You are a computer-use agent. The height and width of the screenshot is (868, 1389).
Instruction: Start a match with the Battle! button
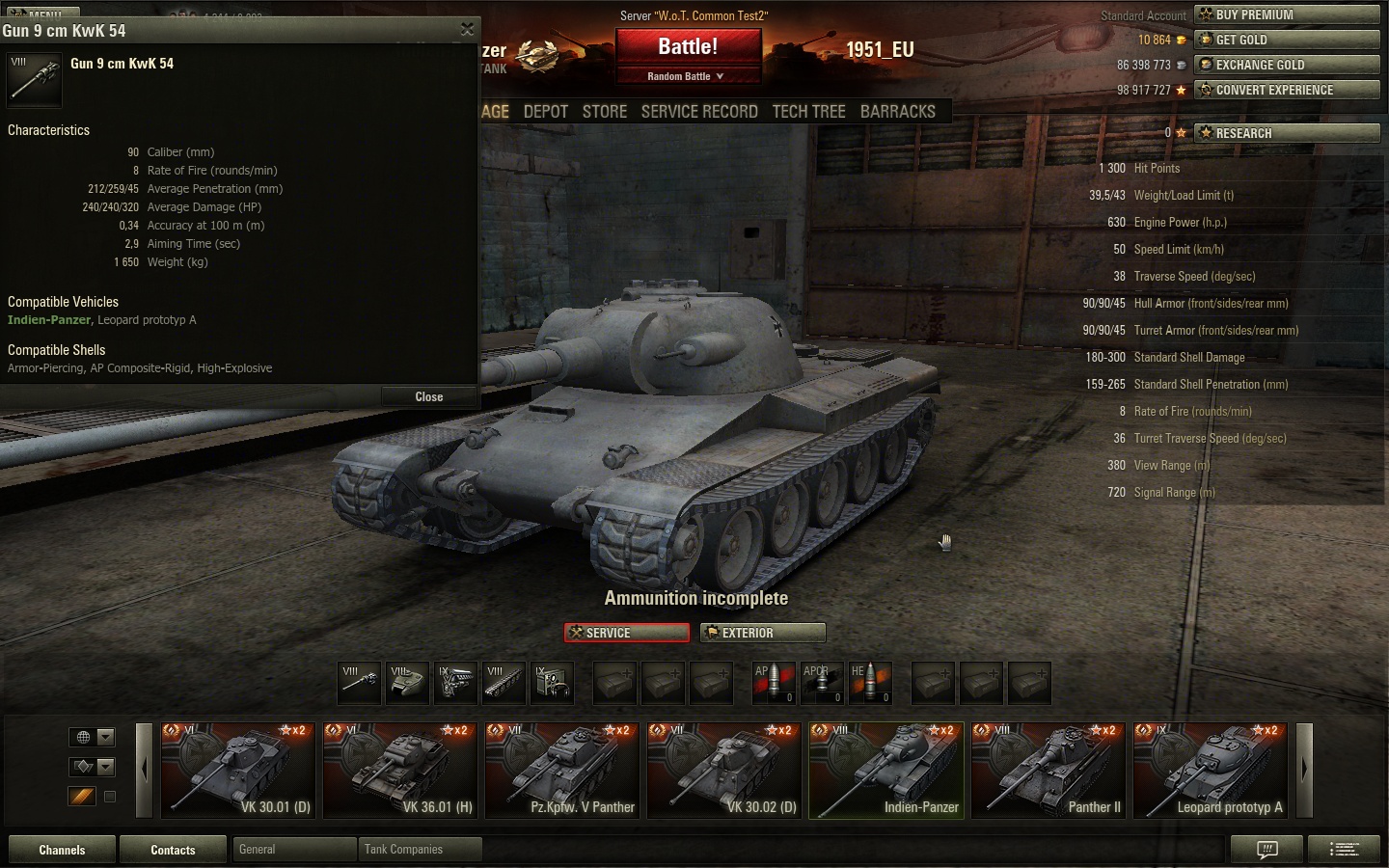(688, 47)
